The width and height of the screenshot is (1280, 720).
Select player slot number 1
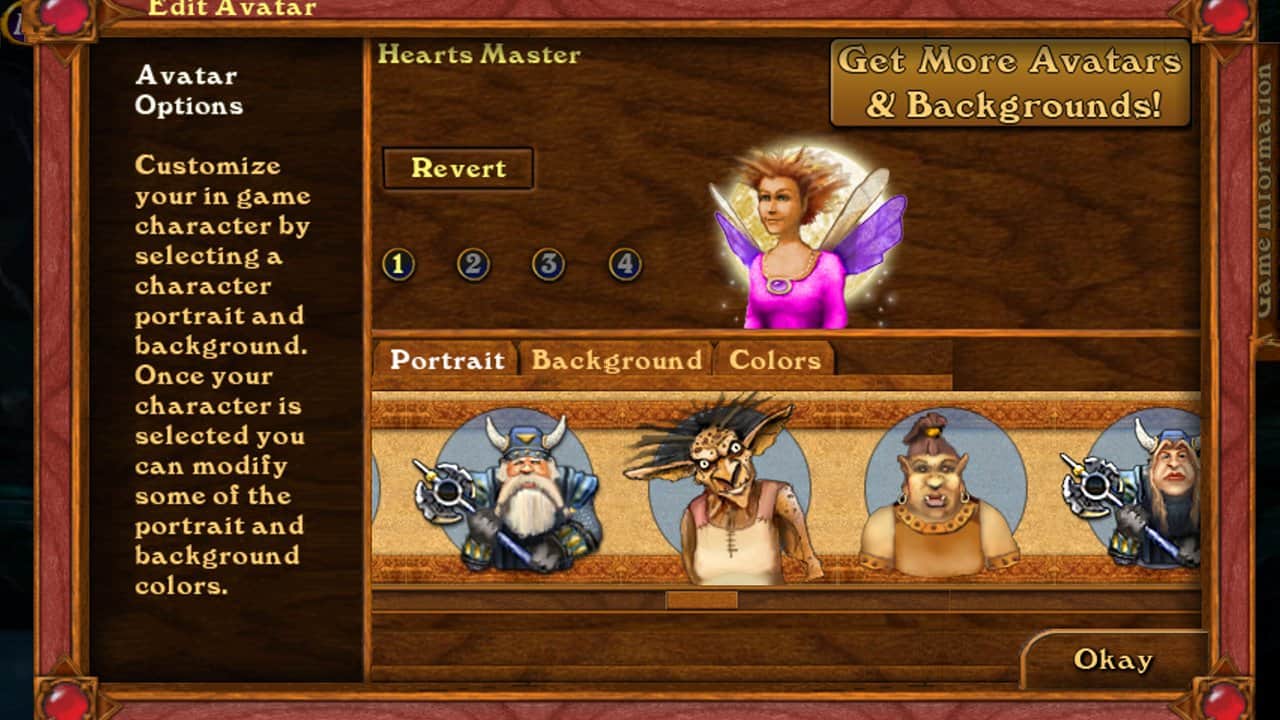pos(398,265)
